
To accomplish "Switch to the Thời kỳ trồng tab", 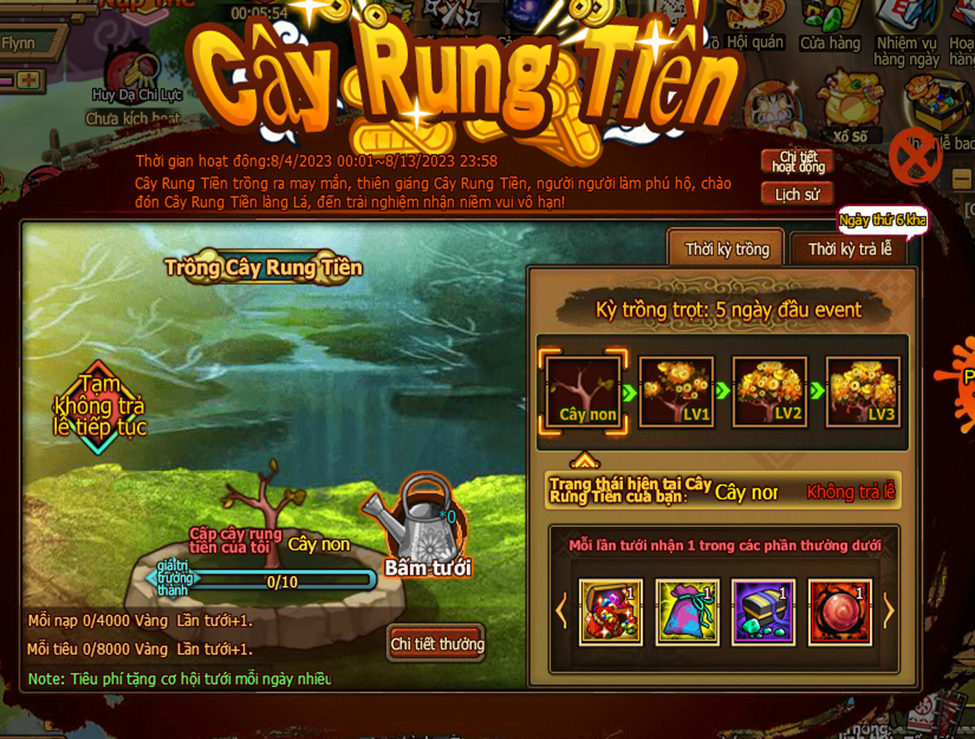I will [x=726, y=249].
